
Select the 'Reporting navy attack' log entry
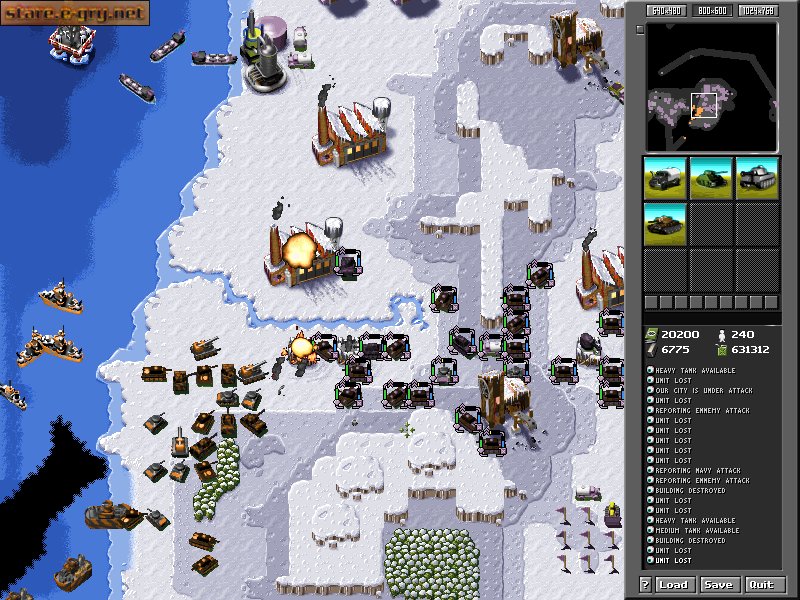click(699, 471)
